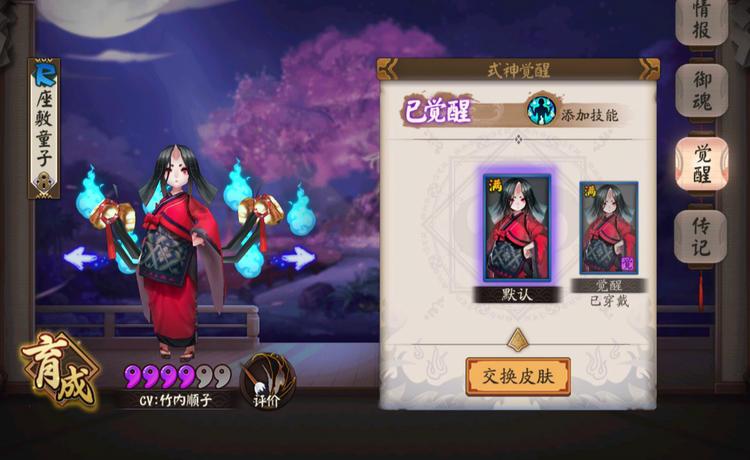Toggle the lock icon under 座敷童子

click(44, 182)
